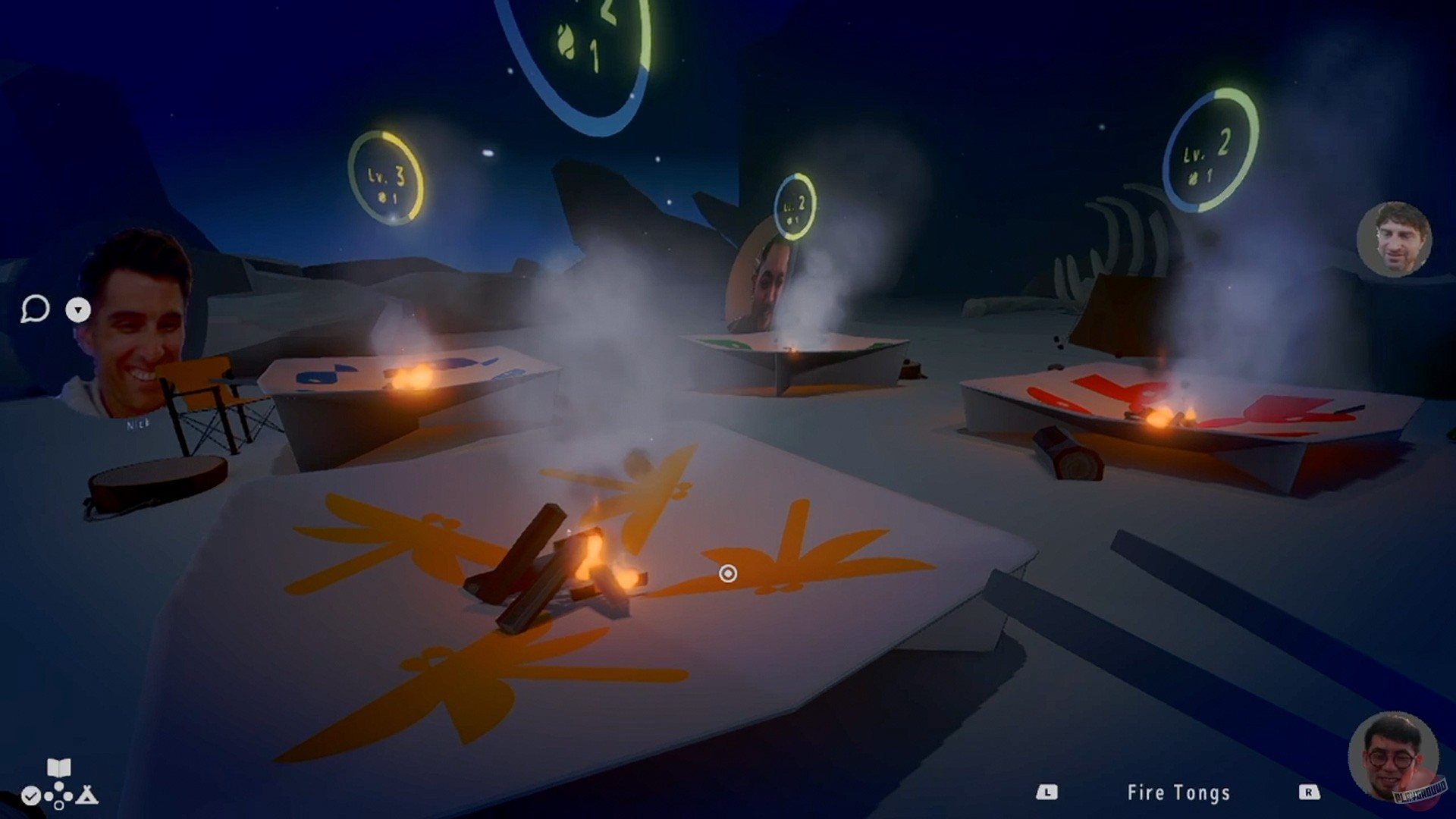The width and height of the screenshot is (1456, 819).
Task: Open the journal book icon bottom left
Action: 58,768
